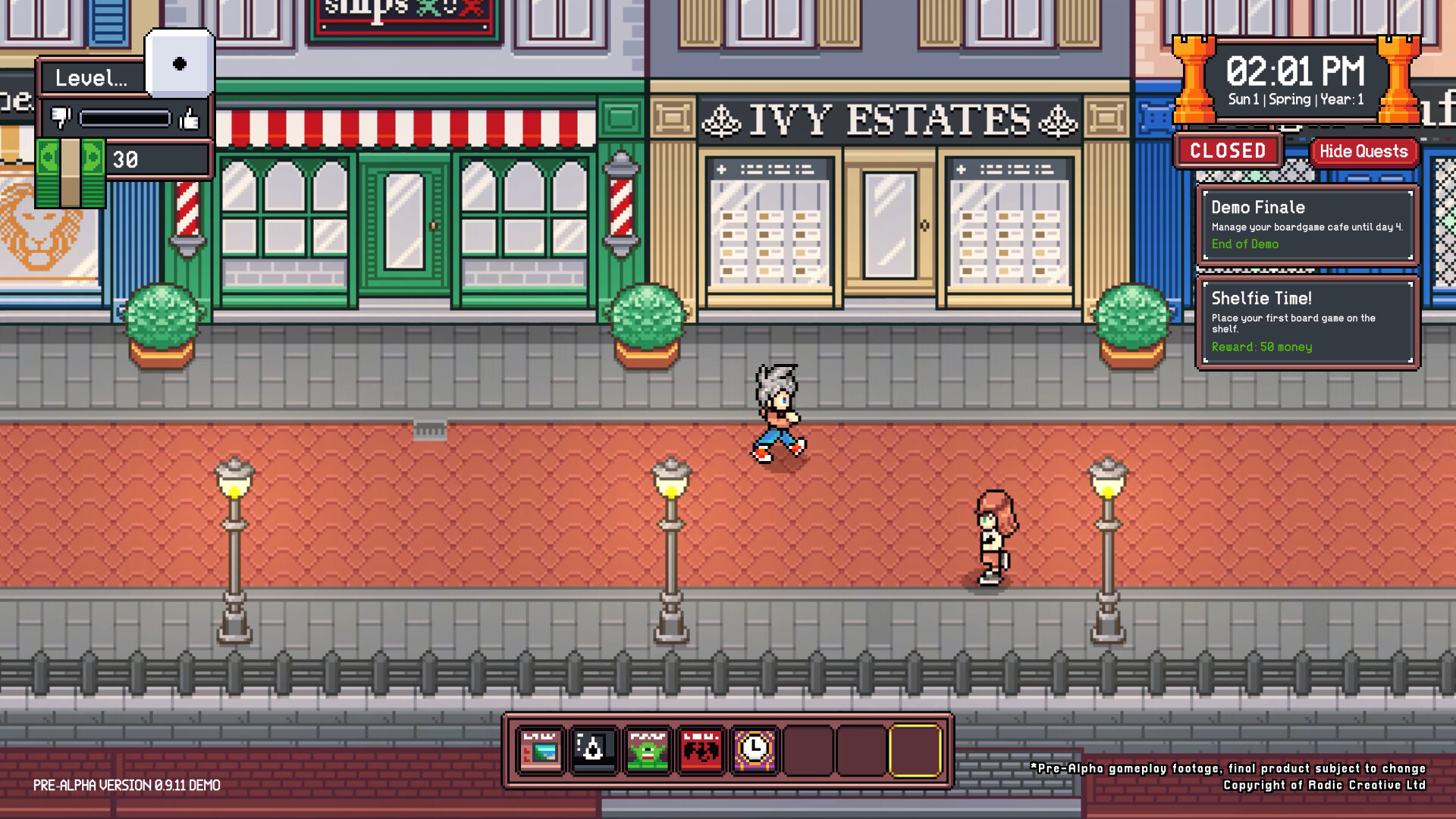Choose the black spade board game slot

(594, 751)
